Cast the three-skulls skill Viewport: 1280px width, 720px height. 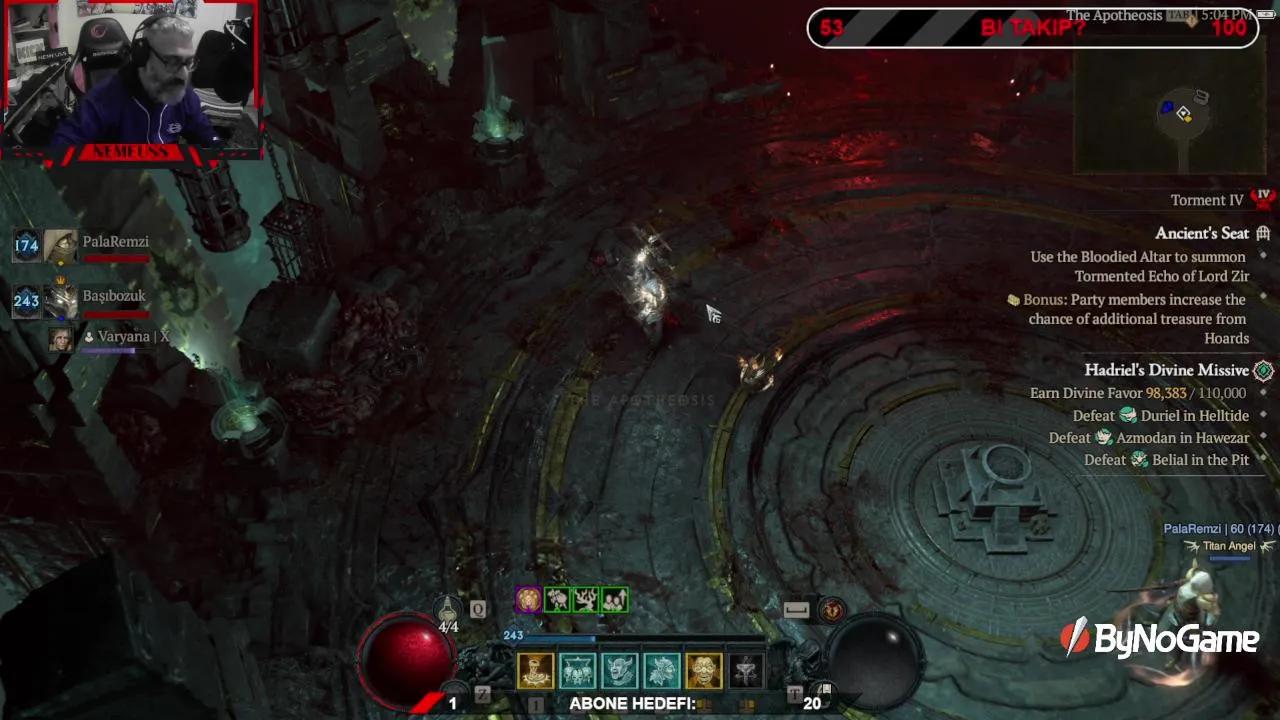pyautogui.click(x=578, y=671)
